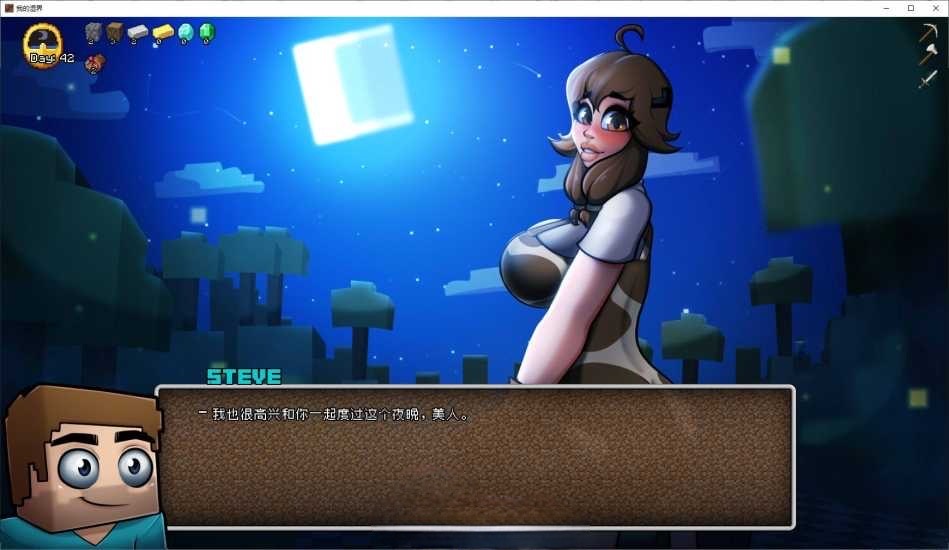Screen dimensions: 949x550
Task: Select the gold ingot resource icon
Action: [x=162, y=33]
